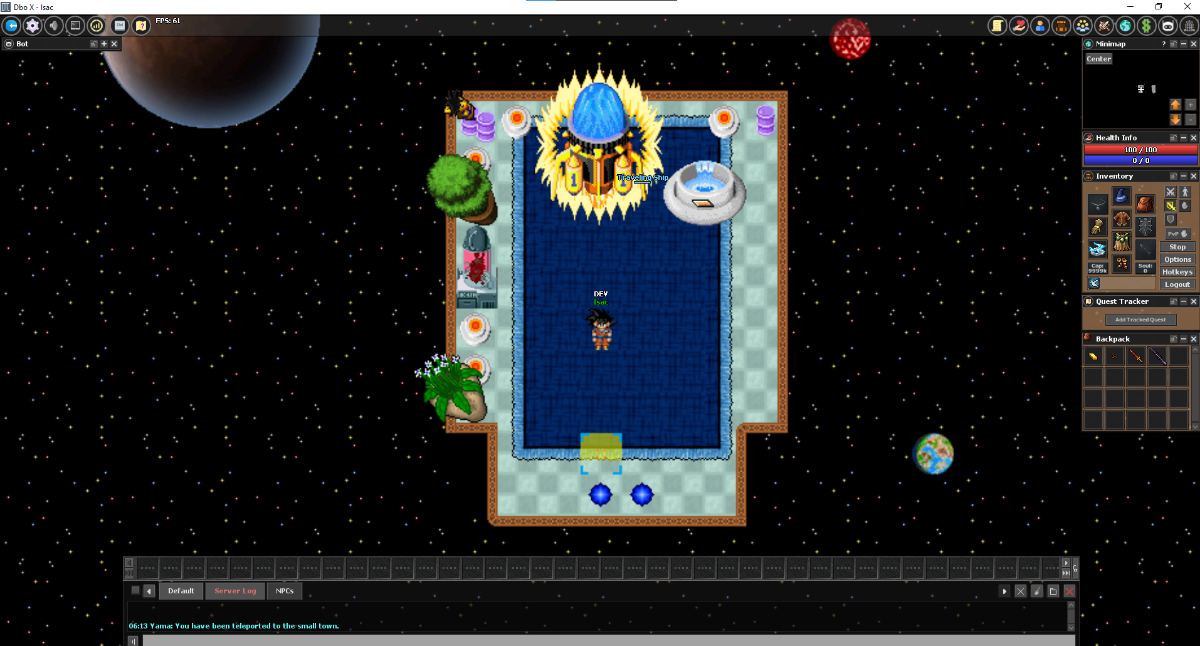This screenshot has width=1200, height=646.
Task: Log out using the Logout button
Action: coord(1177,285)
